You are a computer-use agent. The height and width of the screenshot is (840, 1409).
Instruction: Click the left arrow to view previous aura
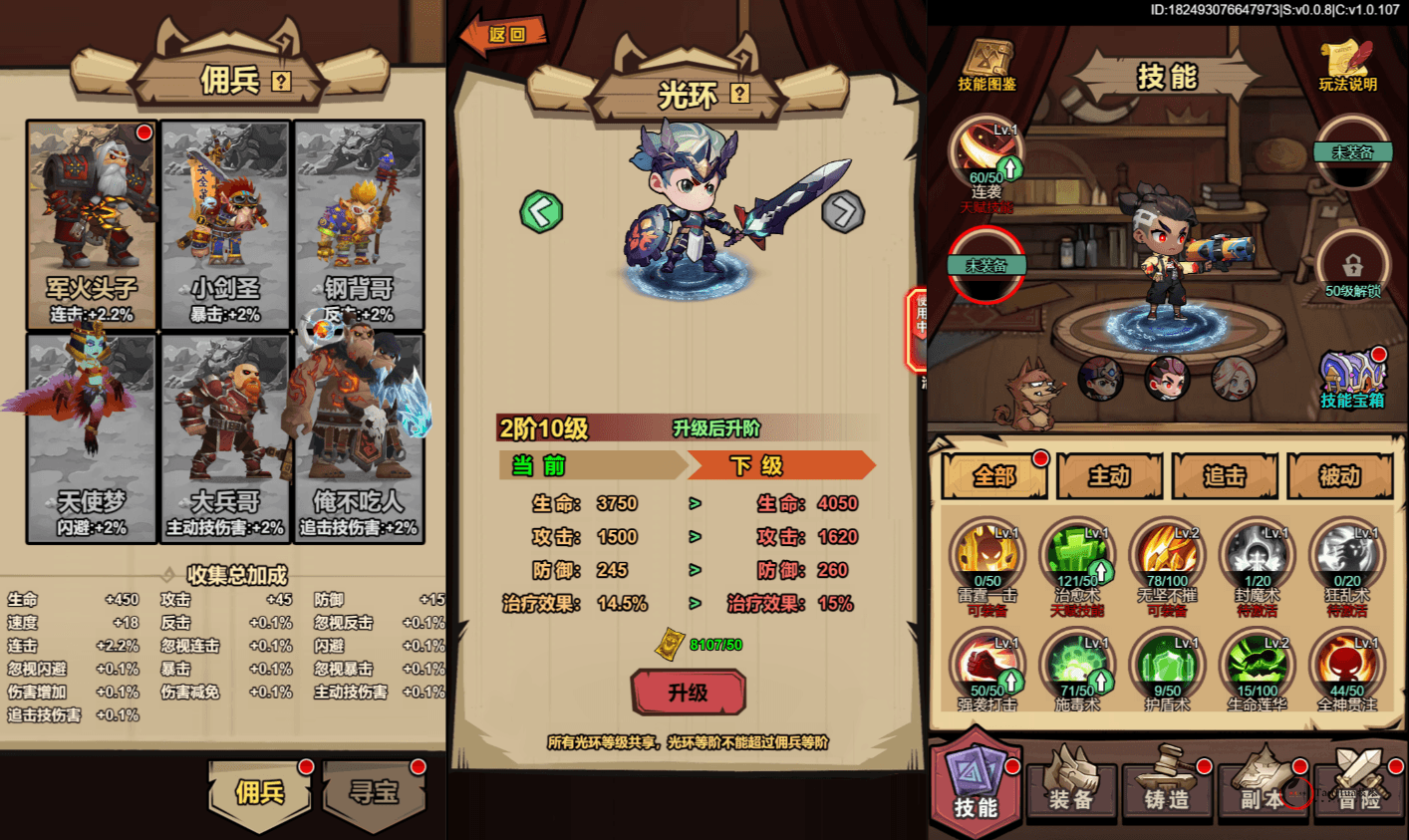pos(541,214)
